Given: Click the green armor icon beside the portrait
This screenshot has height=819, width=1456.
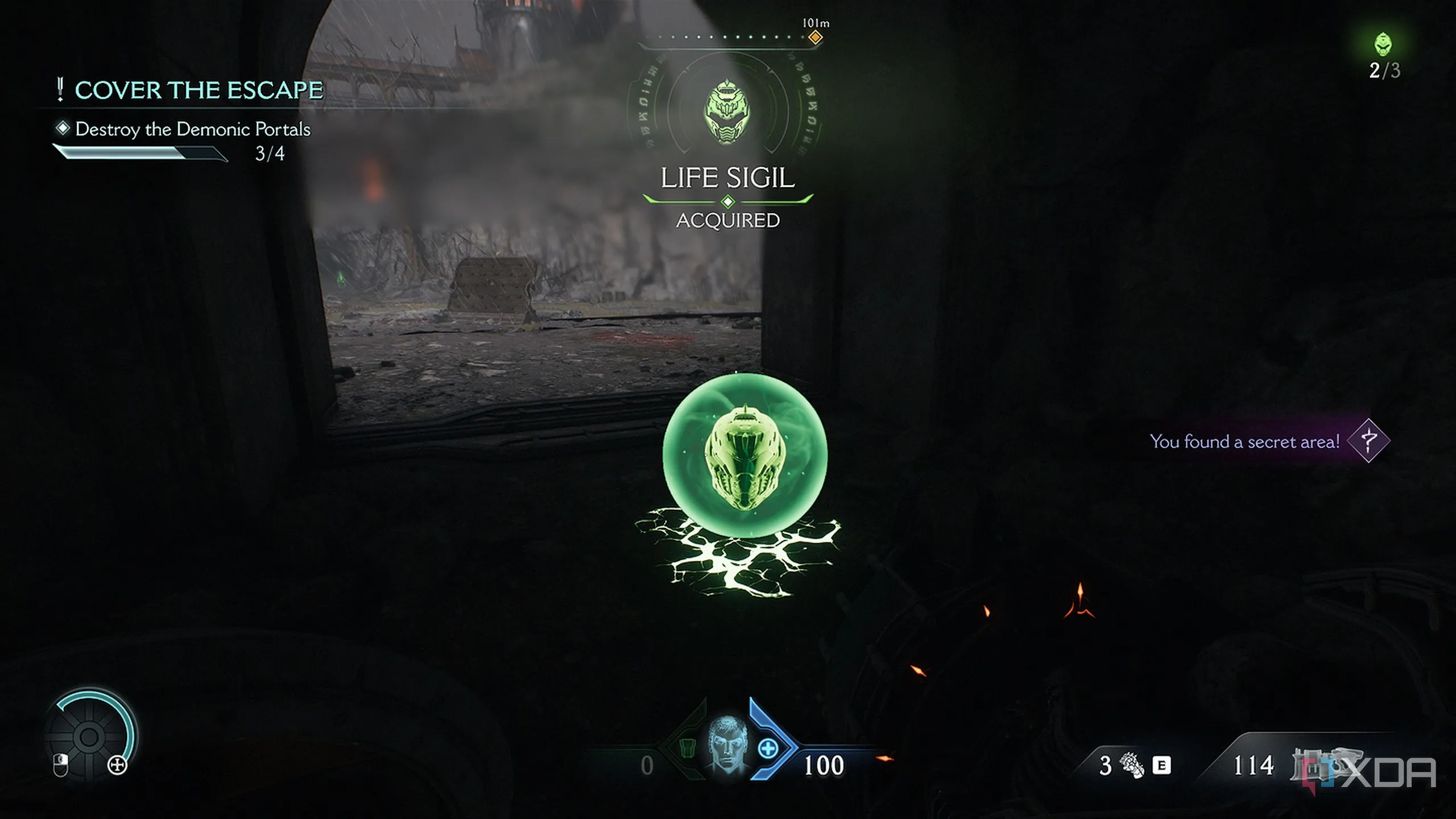Looking at the screenshot, I should (687, 747).
